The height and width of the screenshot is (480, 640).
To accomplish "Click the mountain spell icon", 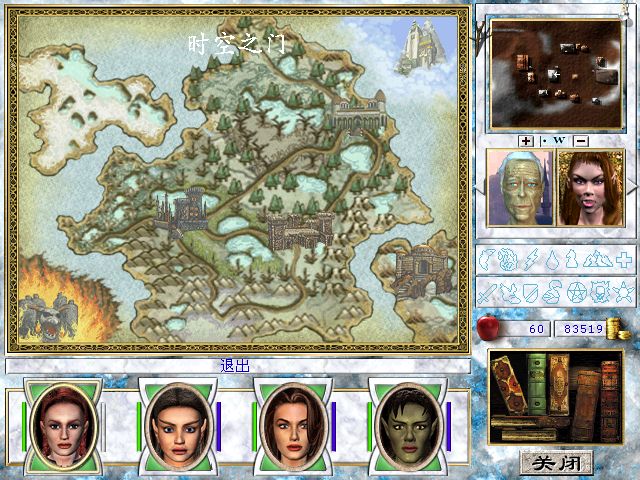I will coord(595,261).
